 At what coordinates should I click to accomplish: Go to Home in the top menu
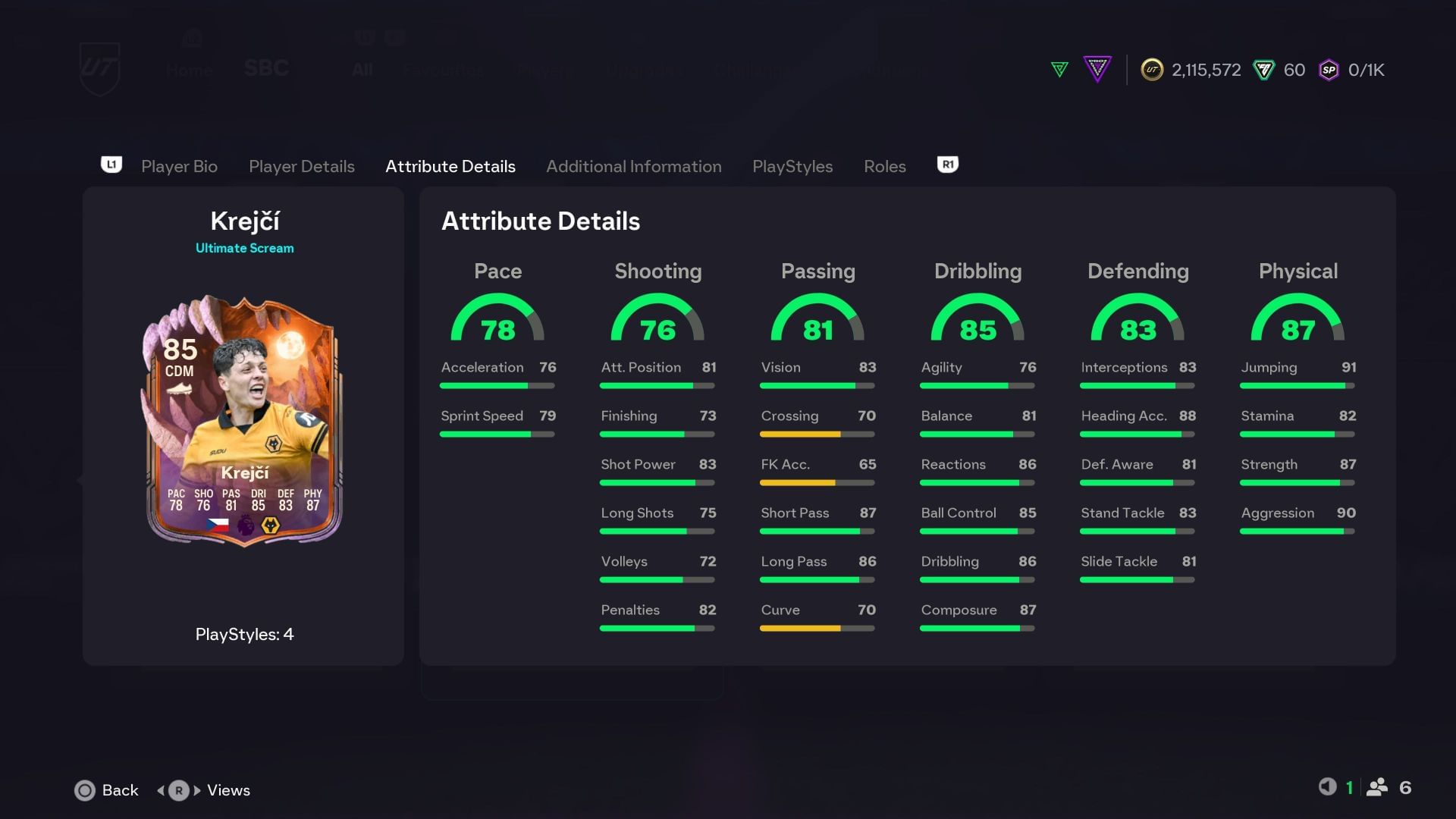(x=188, y=70)
